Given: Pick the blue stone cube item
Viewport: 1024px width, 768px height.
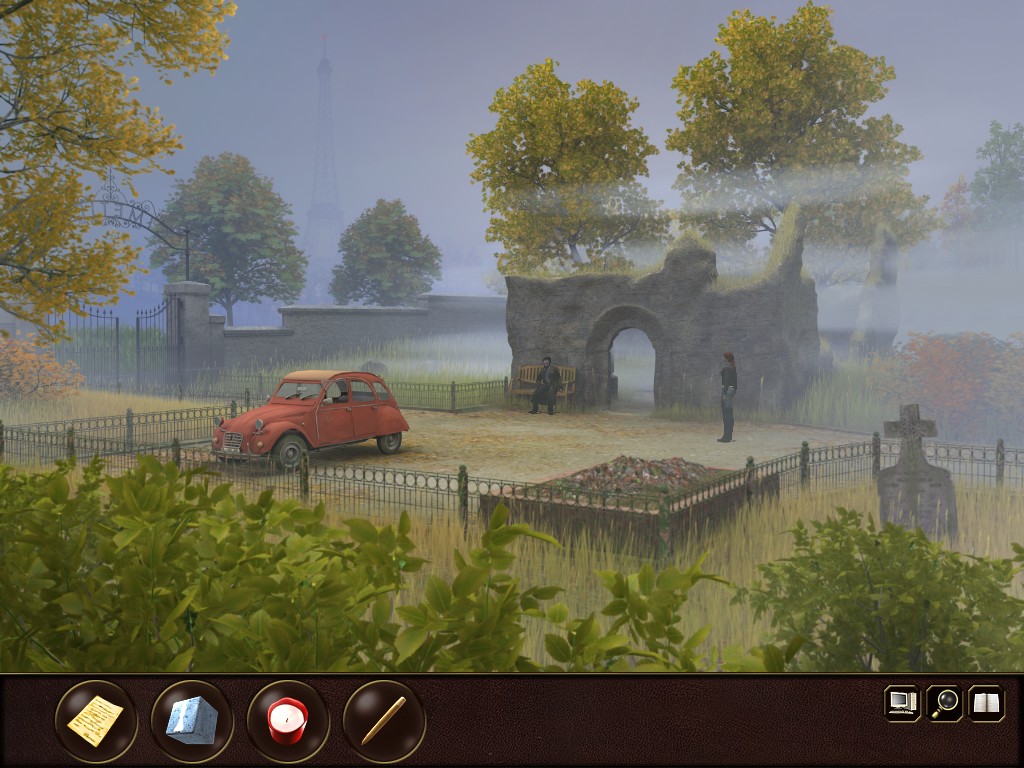Looking at the screenshot, I should (192, 721).
